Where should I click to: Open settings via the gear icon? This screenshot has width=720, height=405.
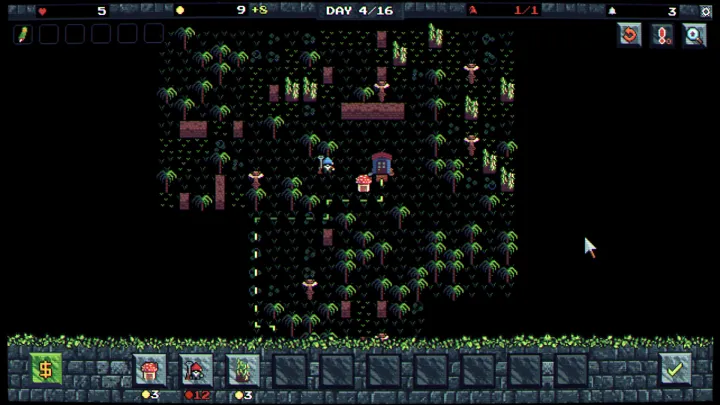click(706, 11)
